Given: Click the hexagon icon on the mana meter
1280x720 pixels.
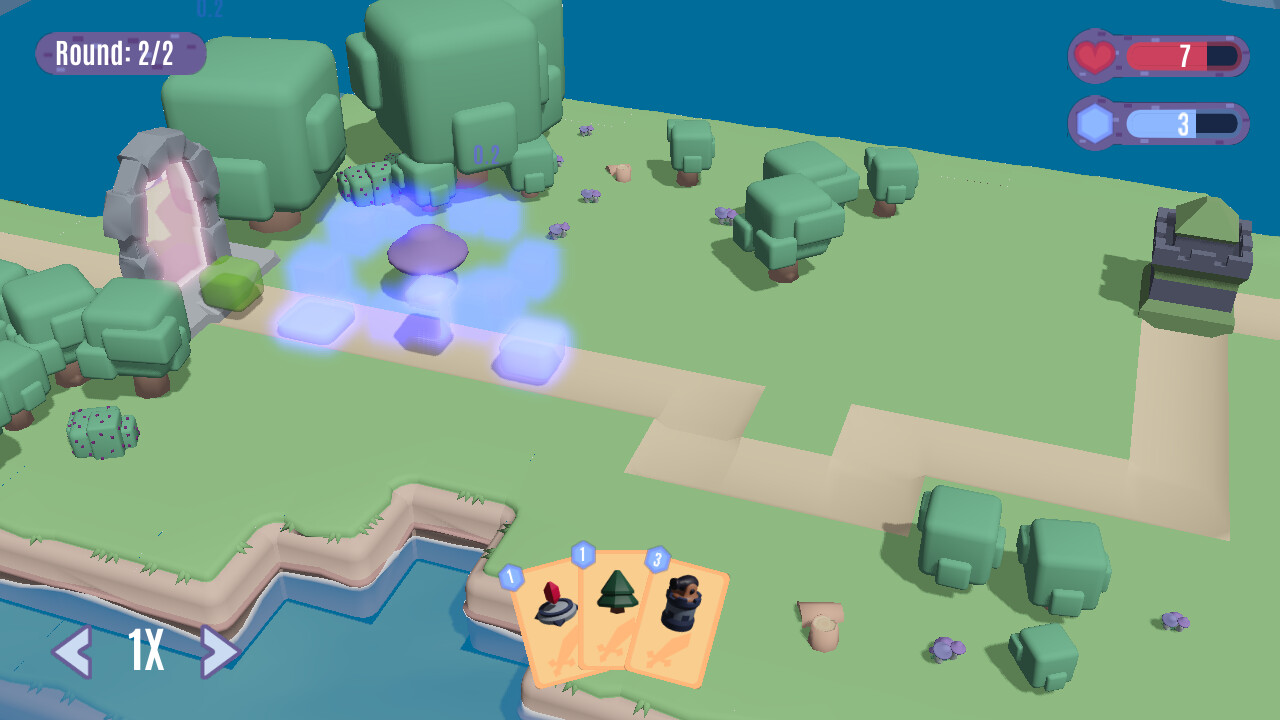Looking at the screenshot, I should click(1094, 122).
